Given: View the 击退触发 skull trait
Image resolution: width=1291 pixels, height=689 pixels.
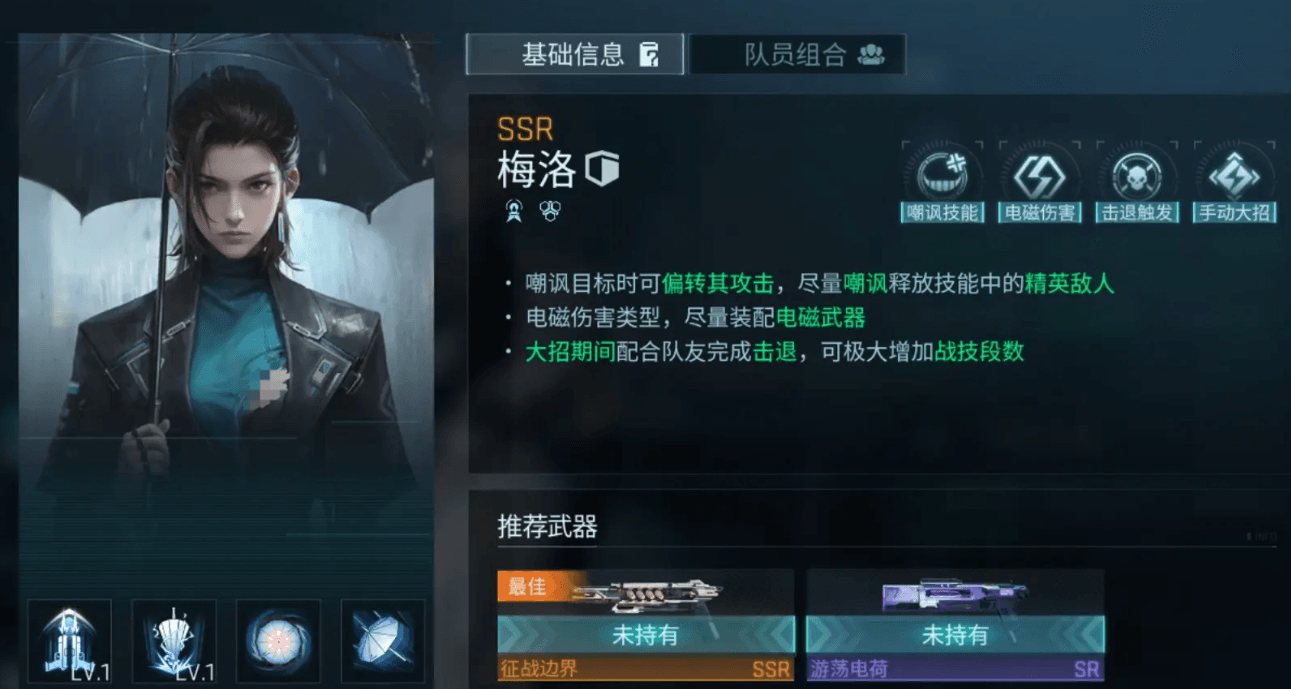Looking at the screenshot, I should pos(1137,181).
